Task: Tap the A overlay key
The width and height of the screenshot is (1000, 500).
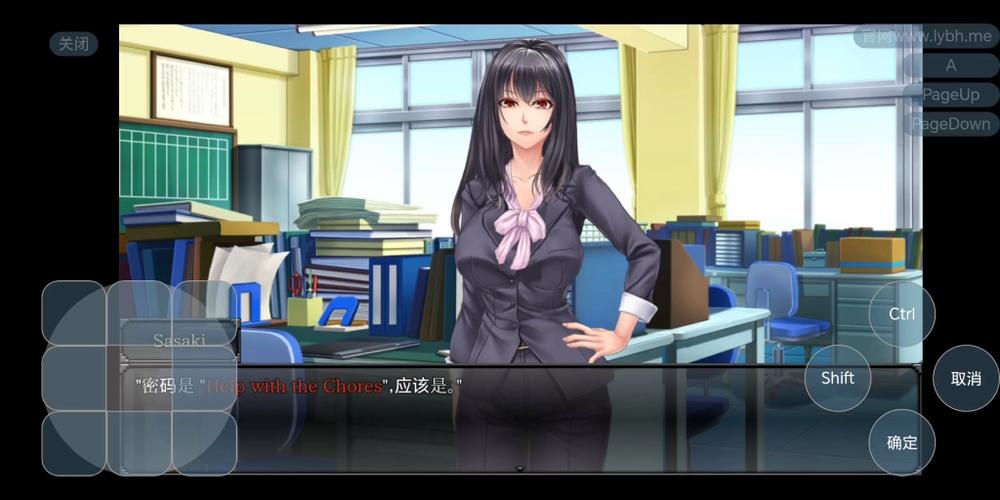Action: click(x=950, y=65)
